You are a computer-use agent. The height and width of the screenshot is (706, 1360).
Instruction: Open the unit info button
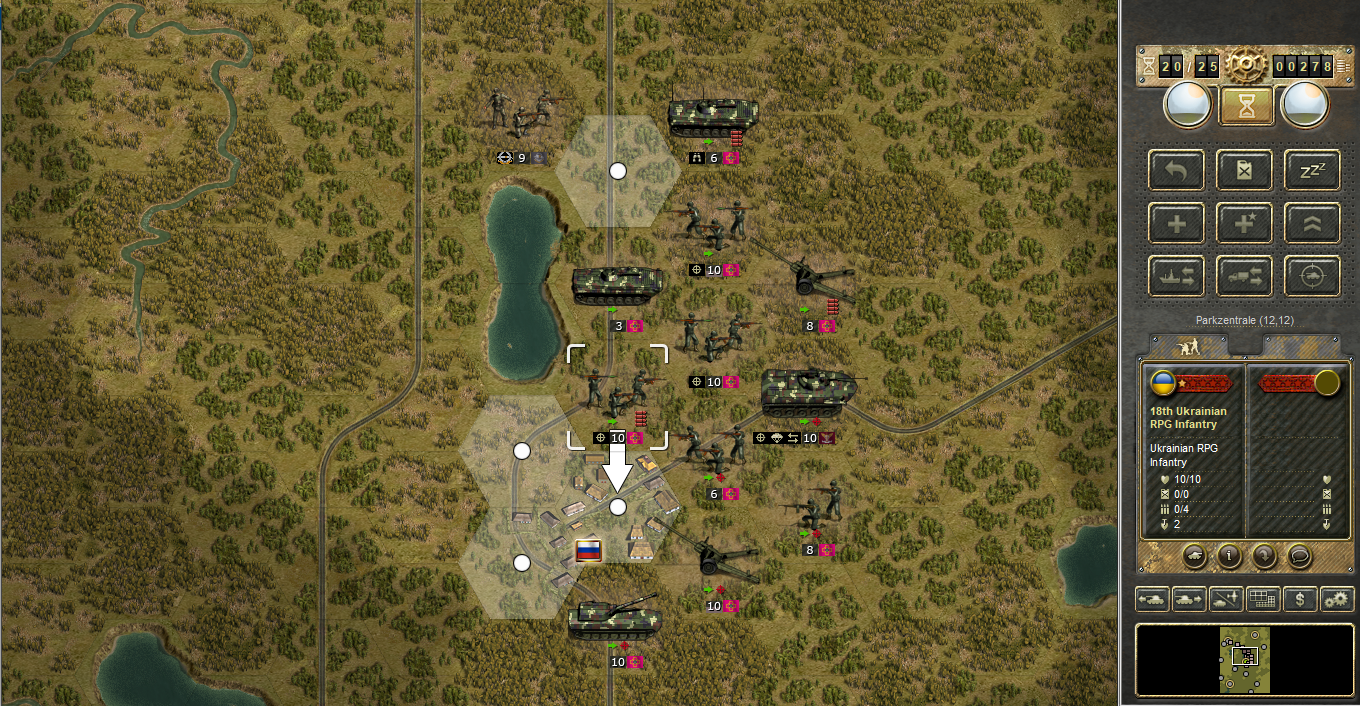[x=1228, y=555]
